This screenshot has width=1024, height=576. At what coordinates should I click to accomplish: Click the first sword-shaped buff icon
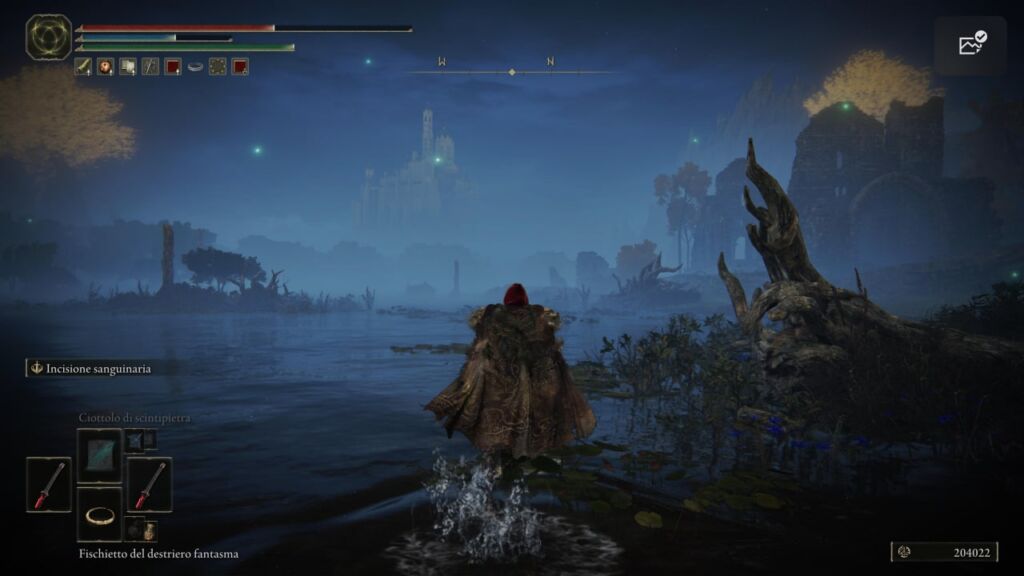click(x=83, y=67)
